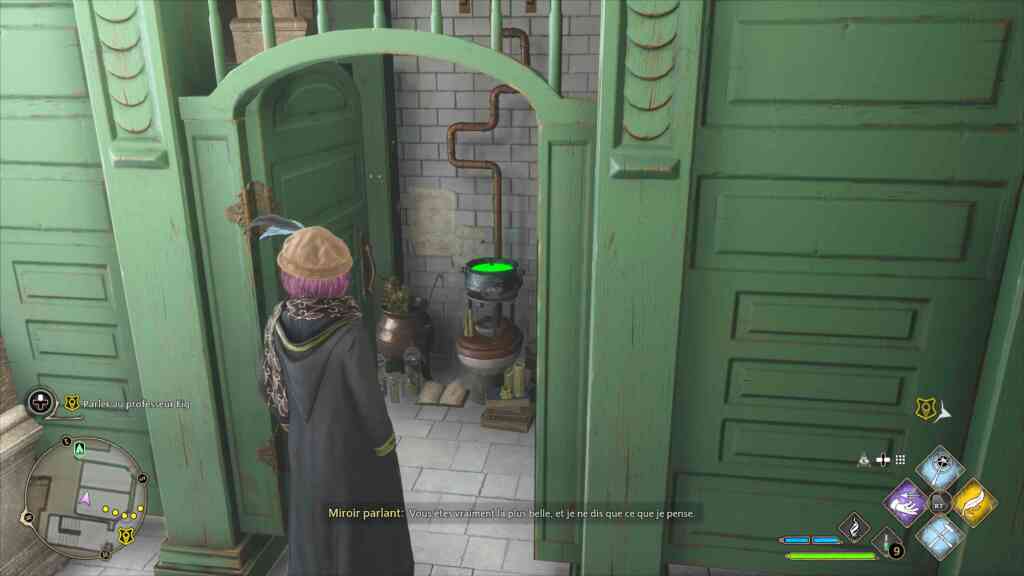Use the Wiggenweld healing potion
Image resolution: width=1024 pixels, height=576 pixels.
click(887, 543)
